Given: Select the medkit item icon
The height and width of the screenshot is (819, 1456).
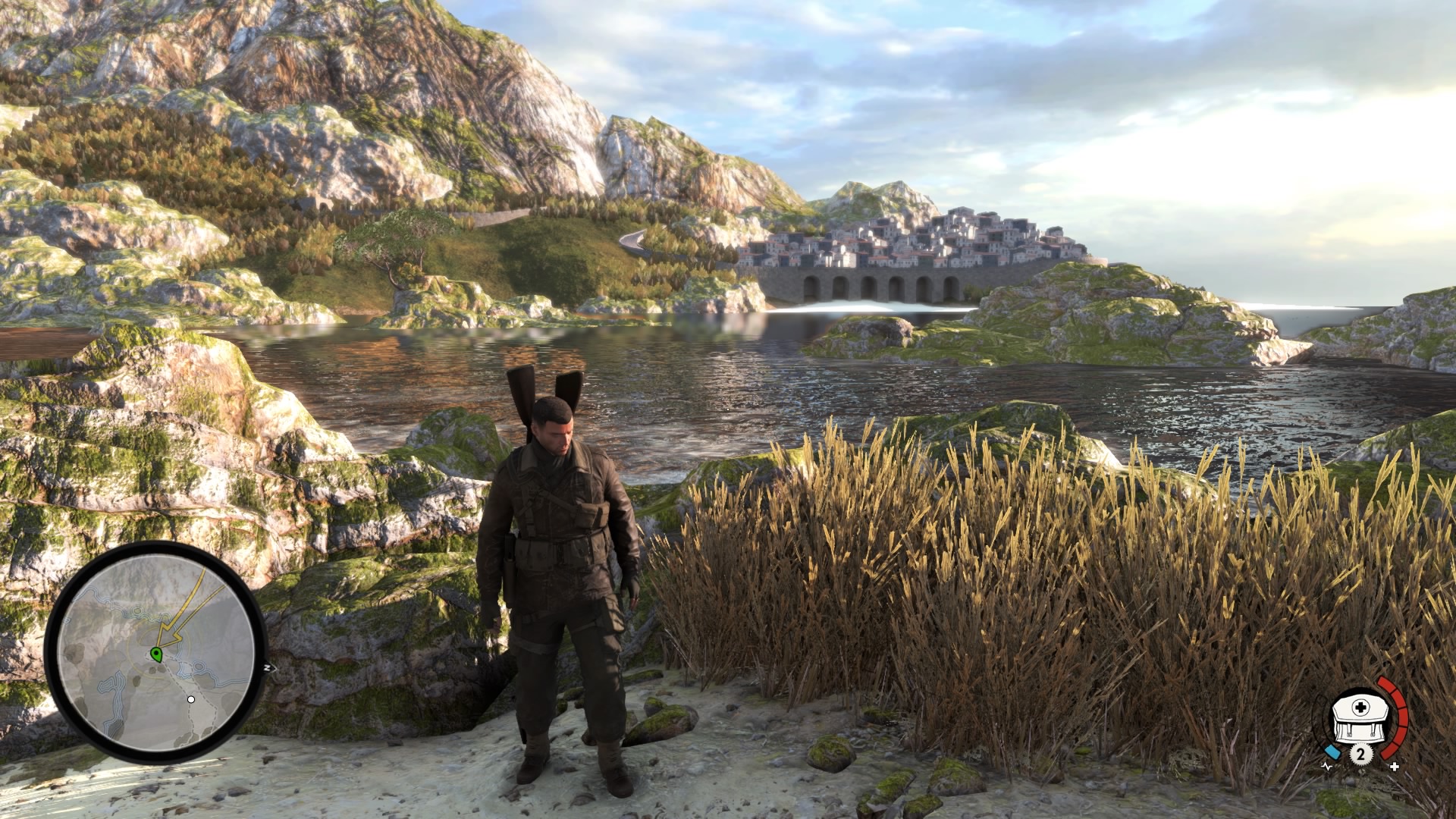Looking at the screenshot, I should coord(1360,720).
